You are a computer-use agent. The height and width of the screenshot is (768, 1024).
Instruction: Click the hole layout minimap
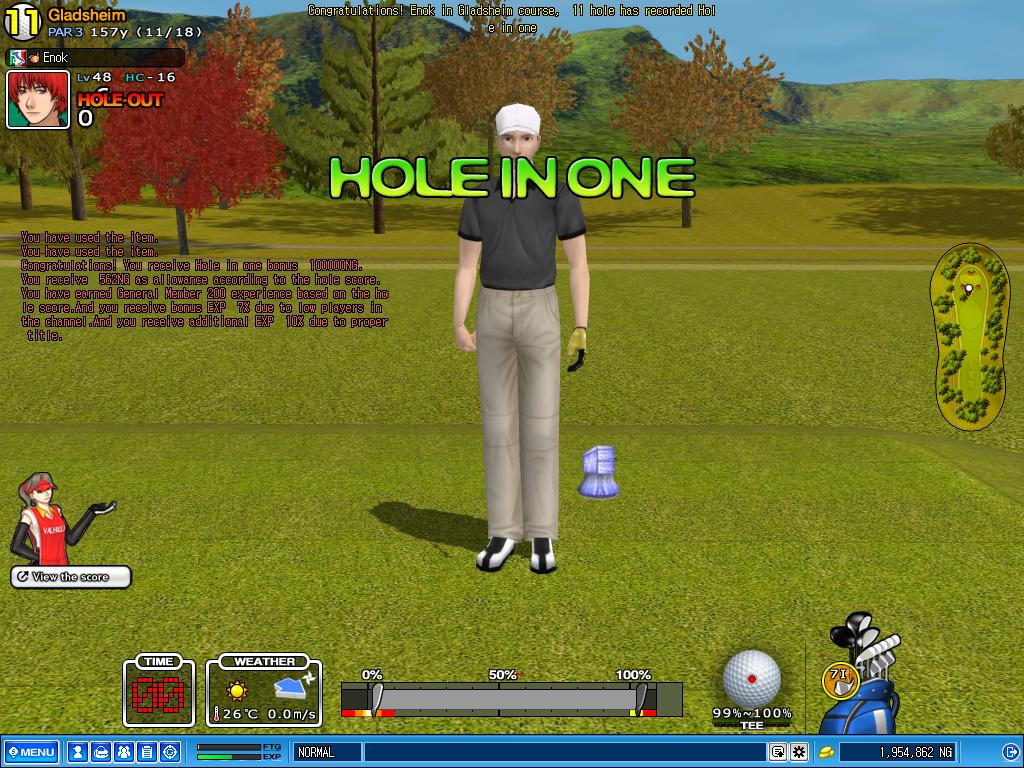coord(967,337)
